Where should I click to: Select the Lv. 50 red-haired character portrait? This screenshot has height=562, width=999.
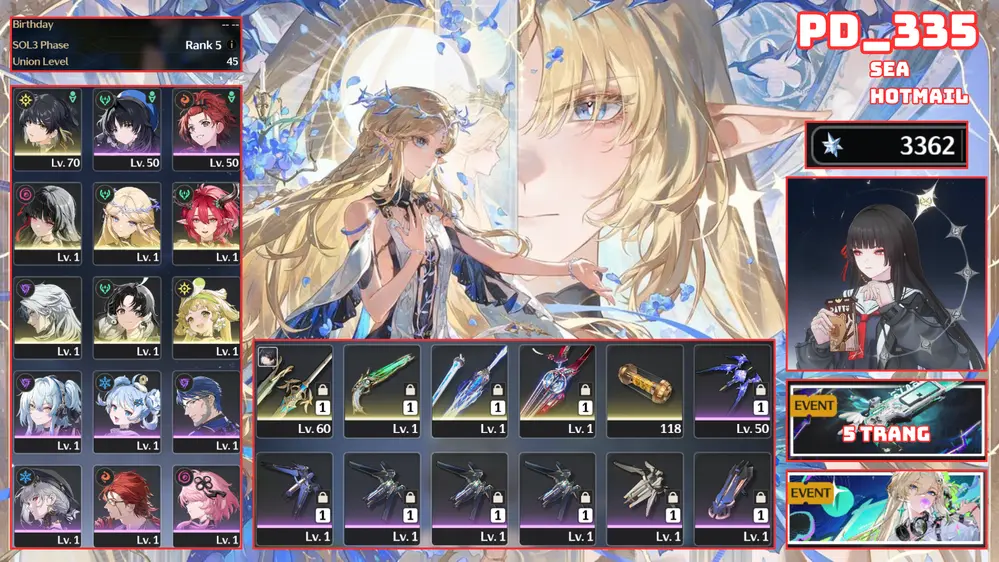point(206,129)
